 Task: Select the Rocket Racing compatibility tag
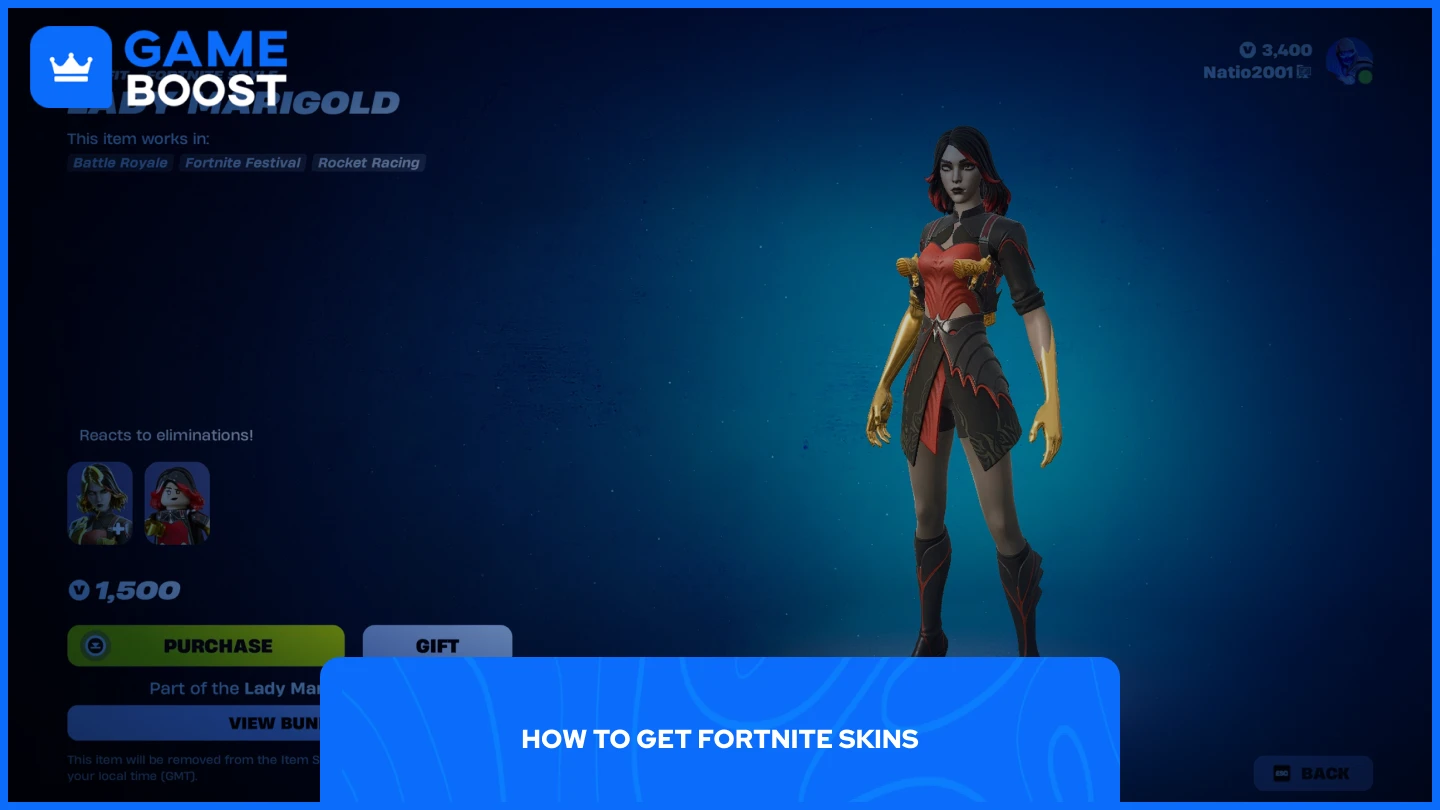pos(368,163)
